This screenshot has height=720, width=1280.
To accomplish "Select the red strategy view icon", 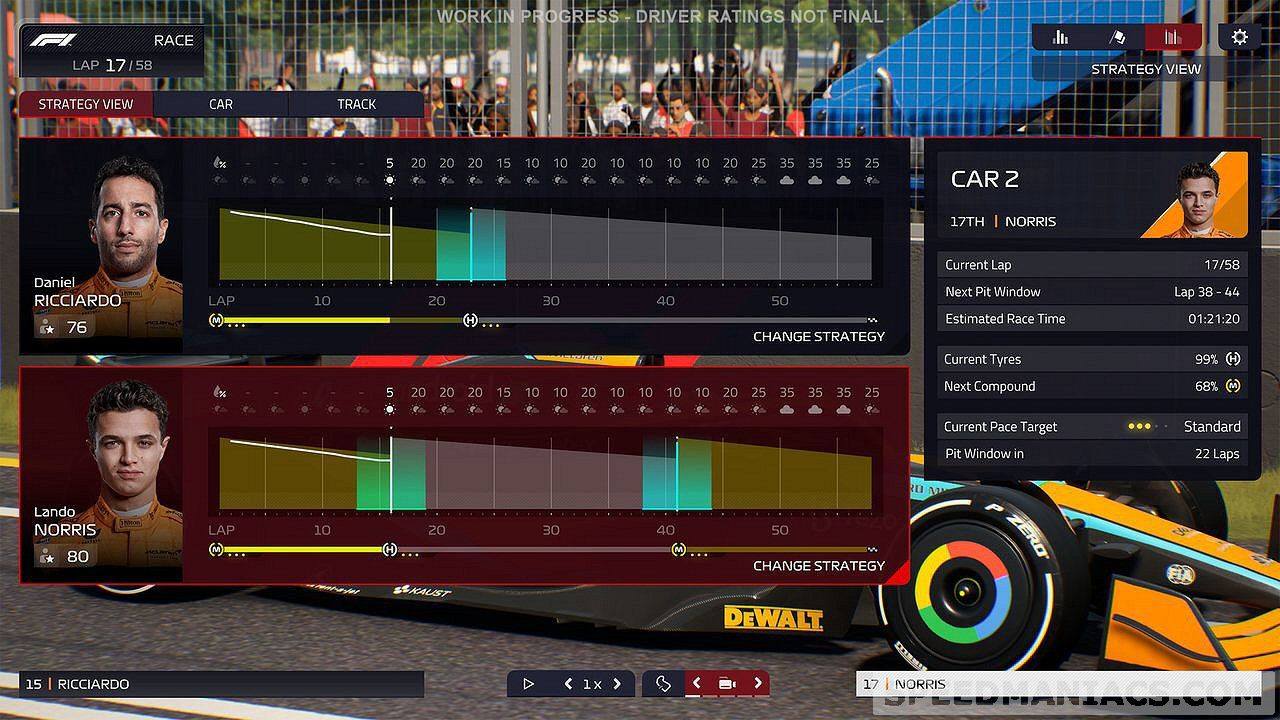I will pyautogui.click(x=1174, y=38).
